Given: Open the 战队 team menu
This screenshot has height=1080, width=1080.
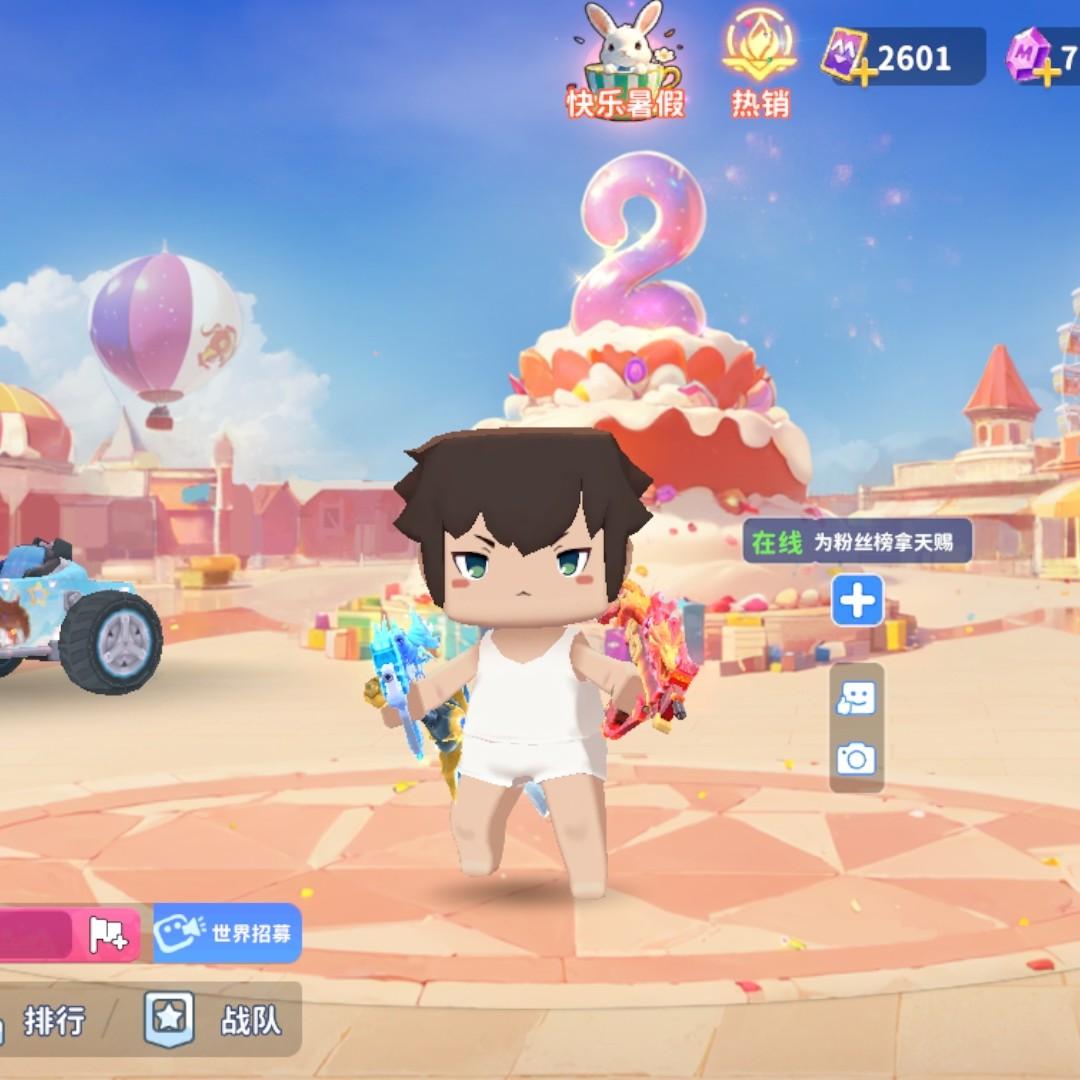Looking at the screenshot, I should pyautogui.click(x=213, y=1020).
